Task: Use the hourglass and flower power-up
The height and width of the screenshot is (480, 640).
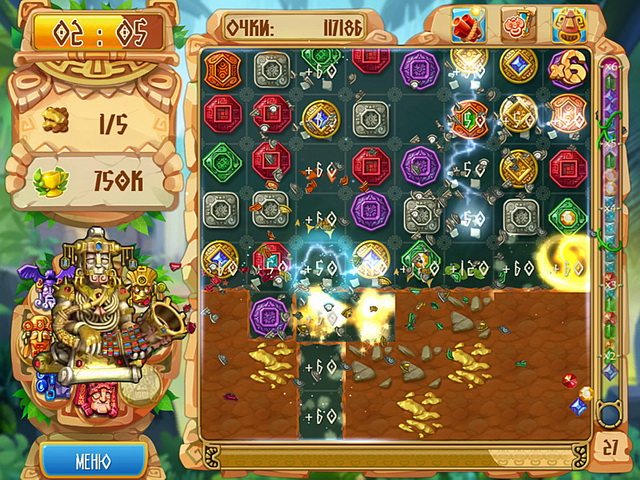Action: click(x=519, y=23)
